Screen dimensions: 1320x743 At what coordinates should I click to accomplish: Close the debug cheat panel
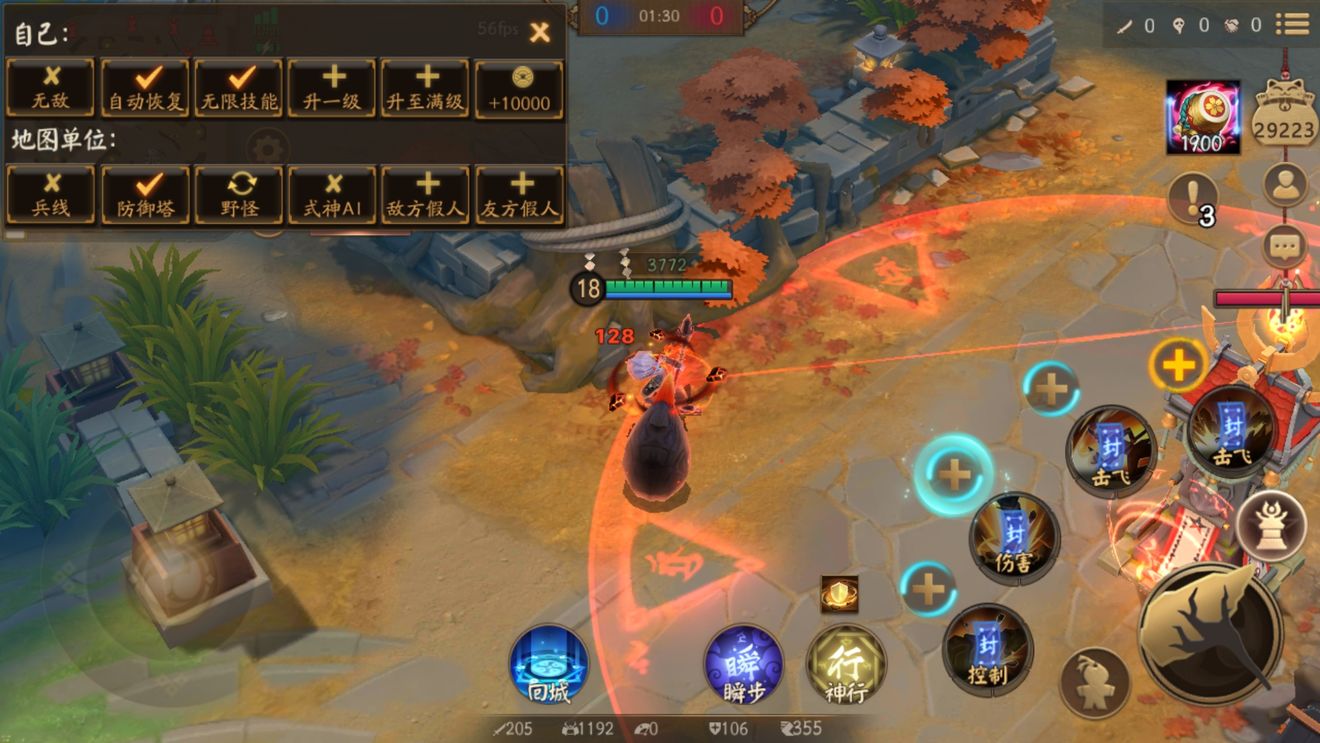click(x=540, y=32)
